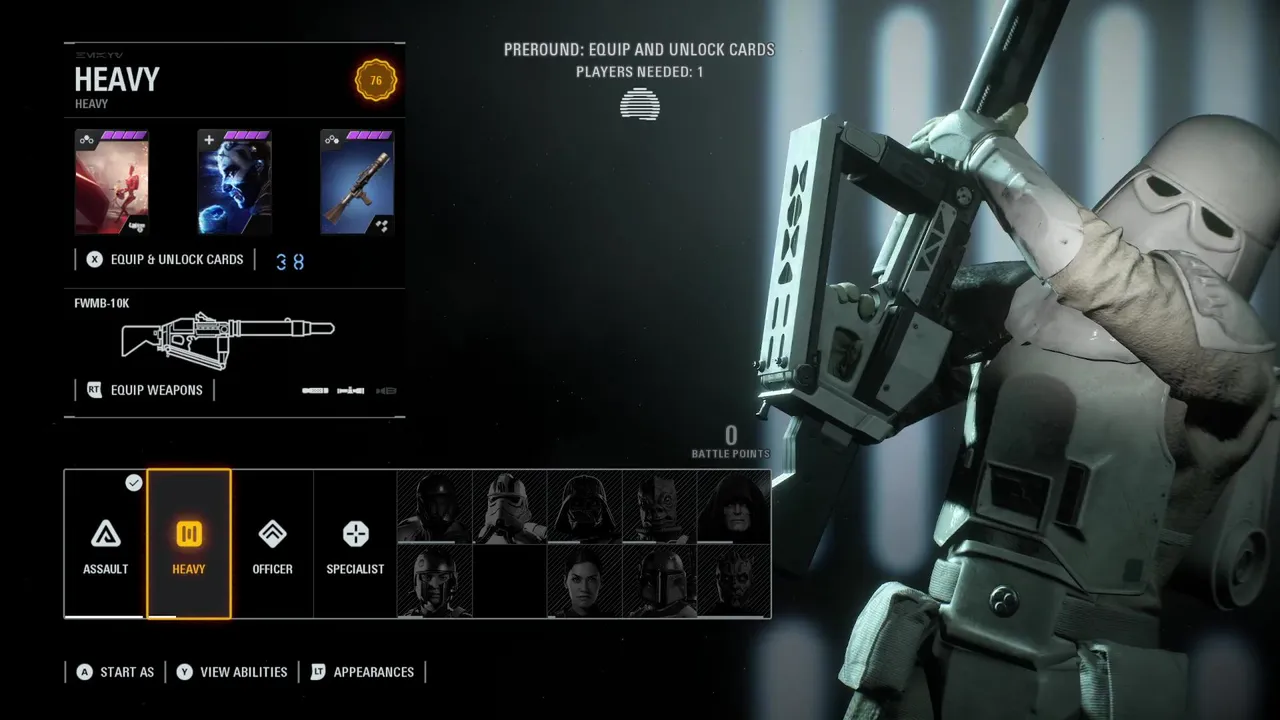Switch to the Officer class

point(272,543)
